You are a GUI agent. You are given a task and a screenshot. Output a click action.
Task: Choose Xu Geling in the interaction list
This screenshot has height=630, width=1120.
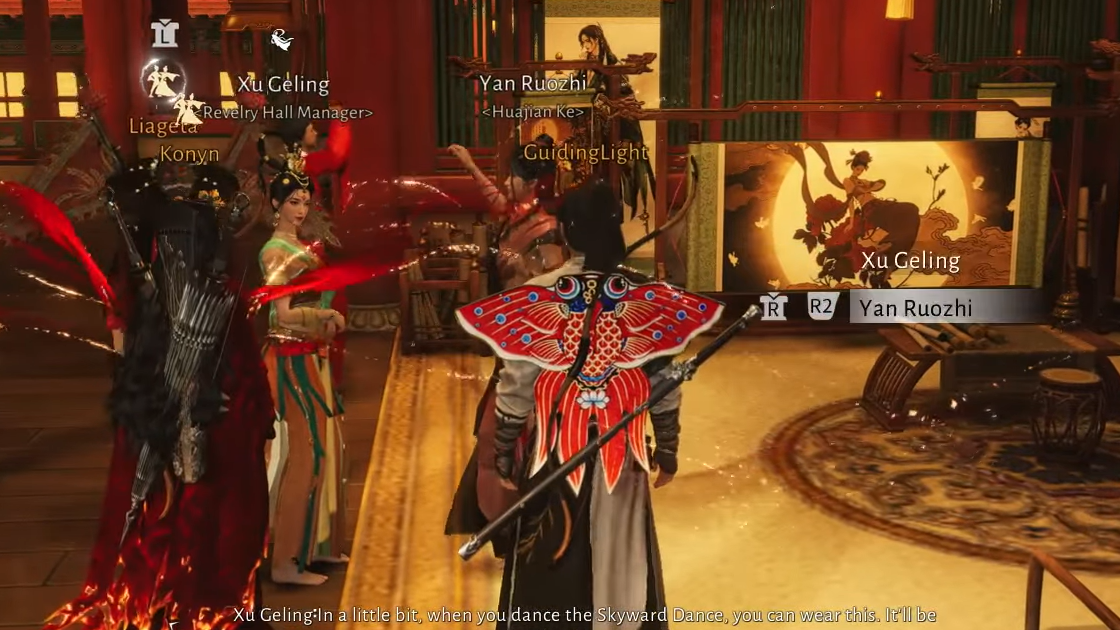(910, 261)
